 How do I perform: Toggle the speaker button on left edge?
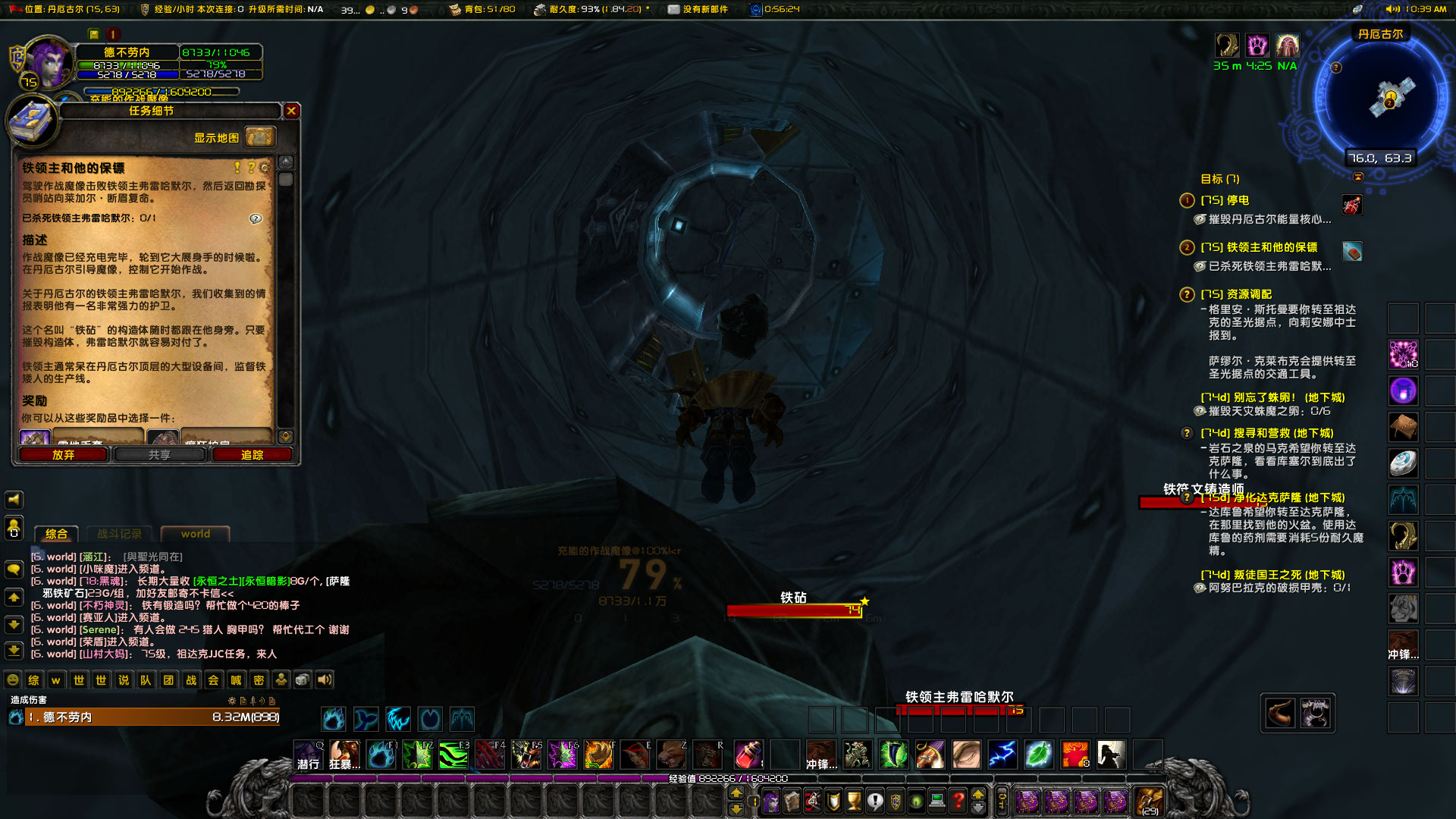tap(12, 500)
